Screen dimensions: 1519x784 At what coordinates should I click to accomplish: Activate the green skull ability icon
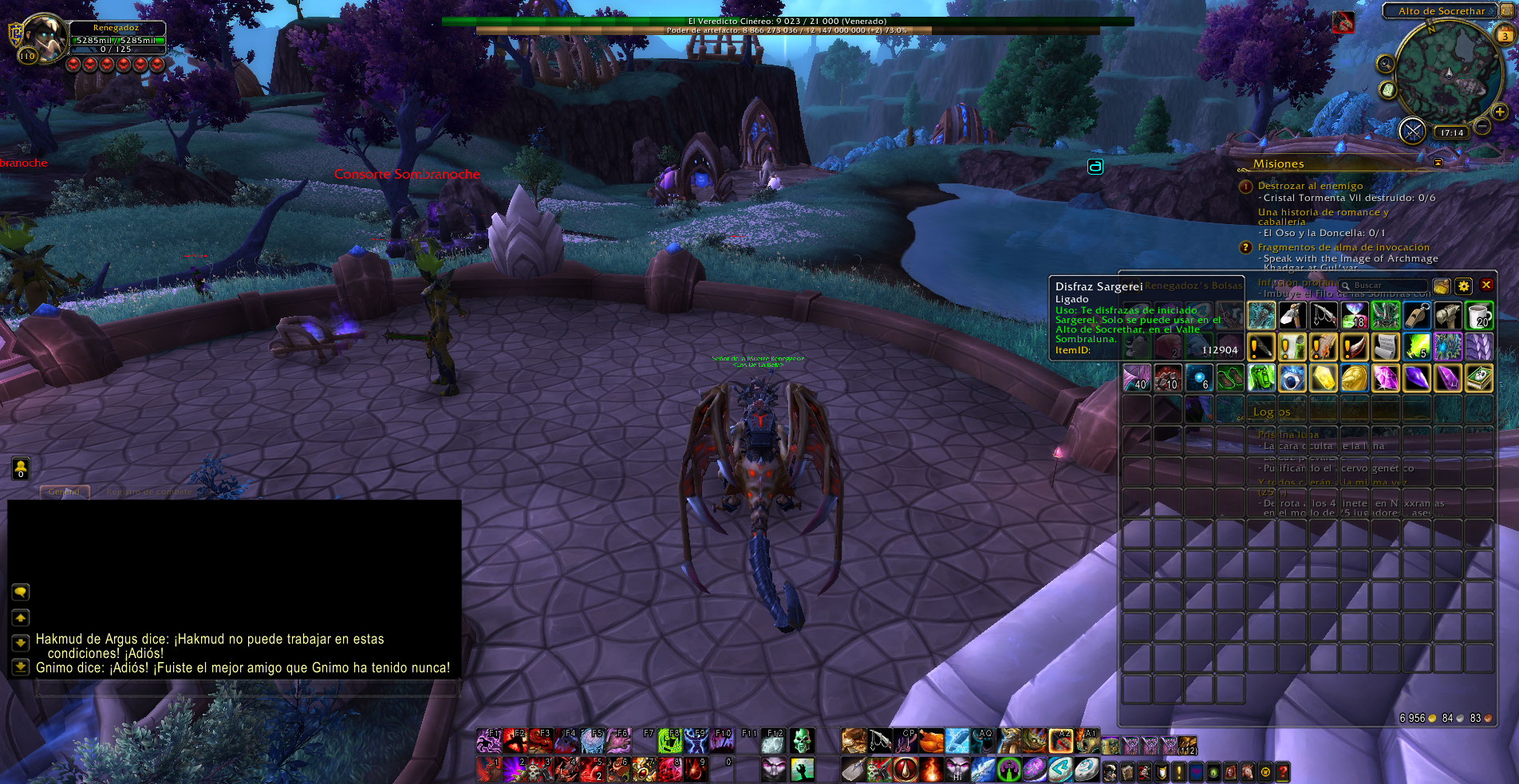pyautogui.click(x=802, y=741)
